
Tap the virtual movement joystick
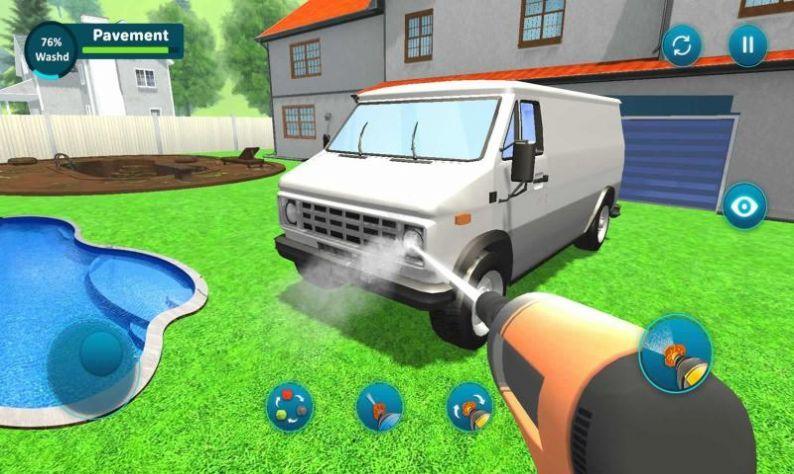[99, 354]
